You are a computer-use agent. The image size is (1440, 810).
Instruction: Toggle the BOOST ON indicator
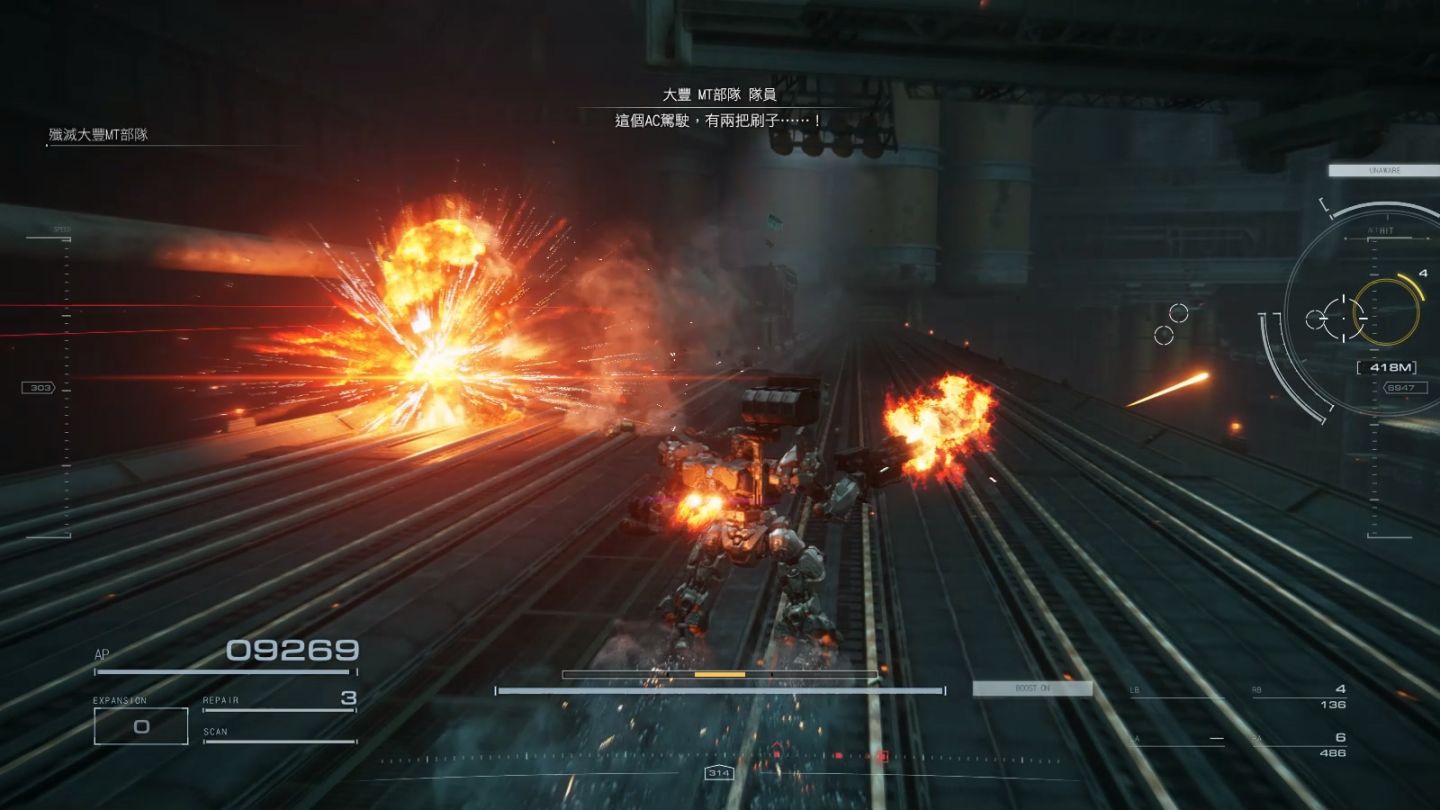point(1032,689)
